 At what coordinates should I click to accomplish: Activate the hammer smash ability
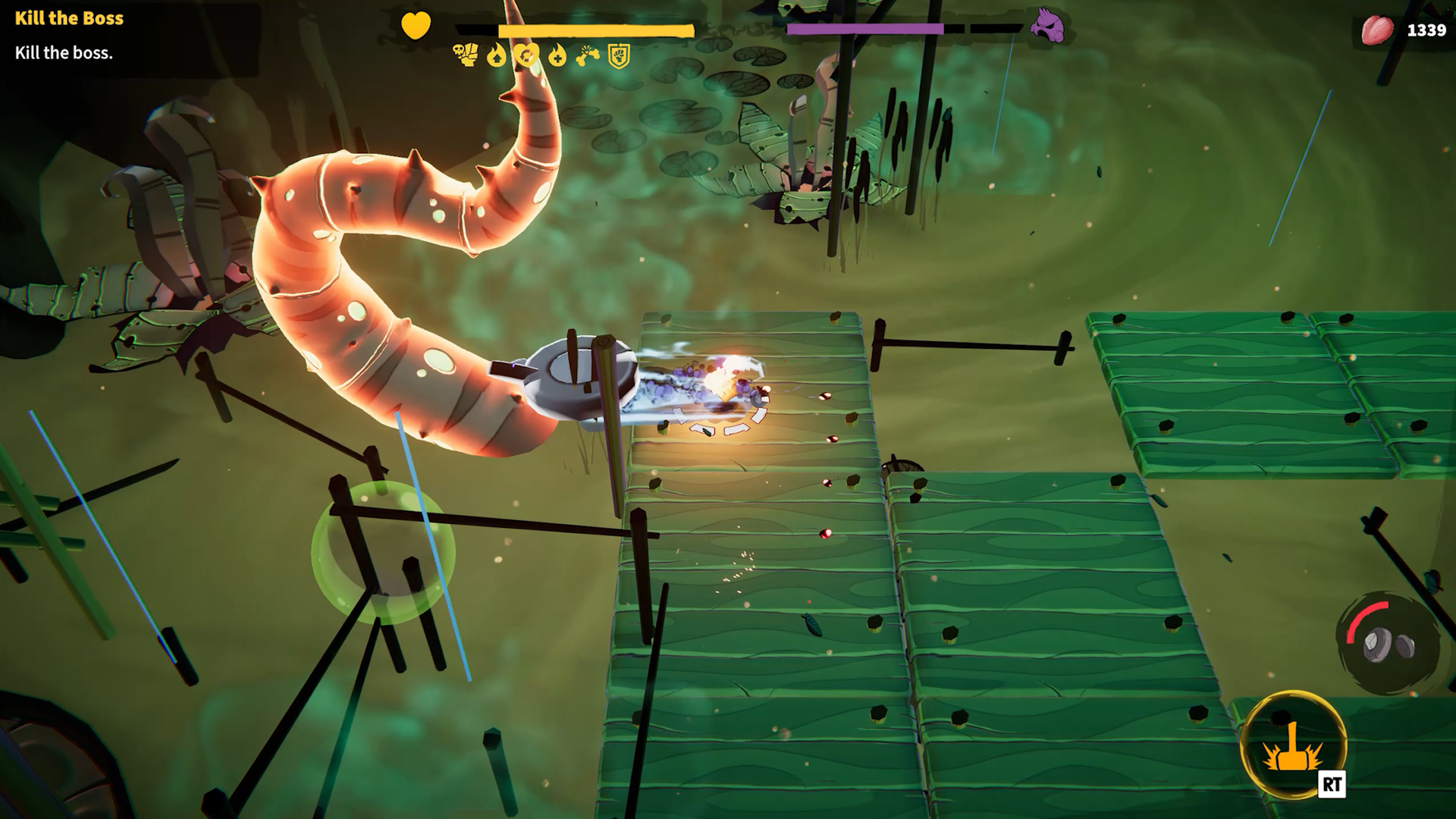pyautogui.click(x=1292, y=744)
